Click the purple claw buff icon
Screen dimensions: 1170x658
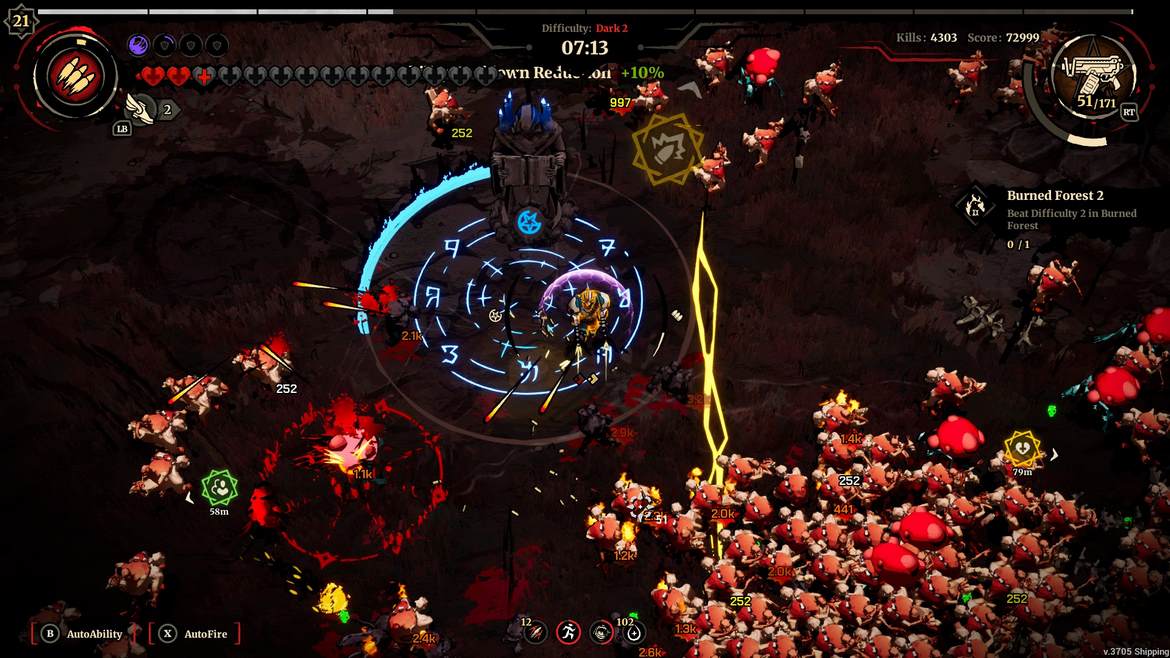[139, 45]
